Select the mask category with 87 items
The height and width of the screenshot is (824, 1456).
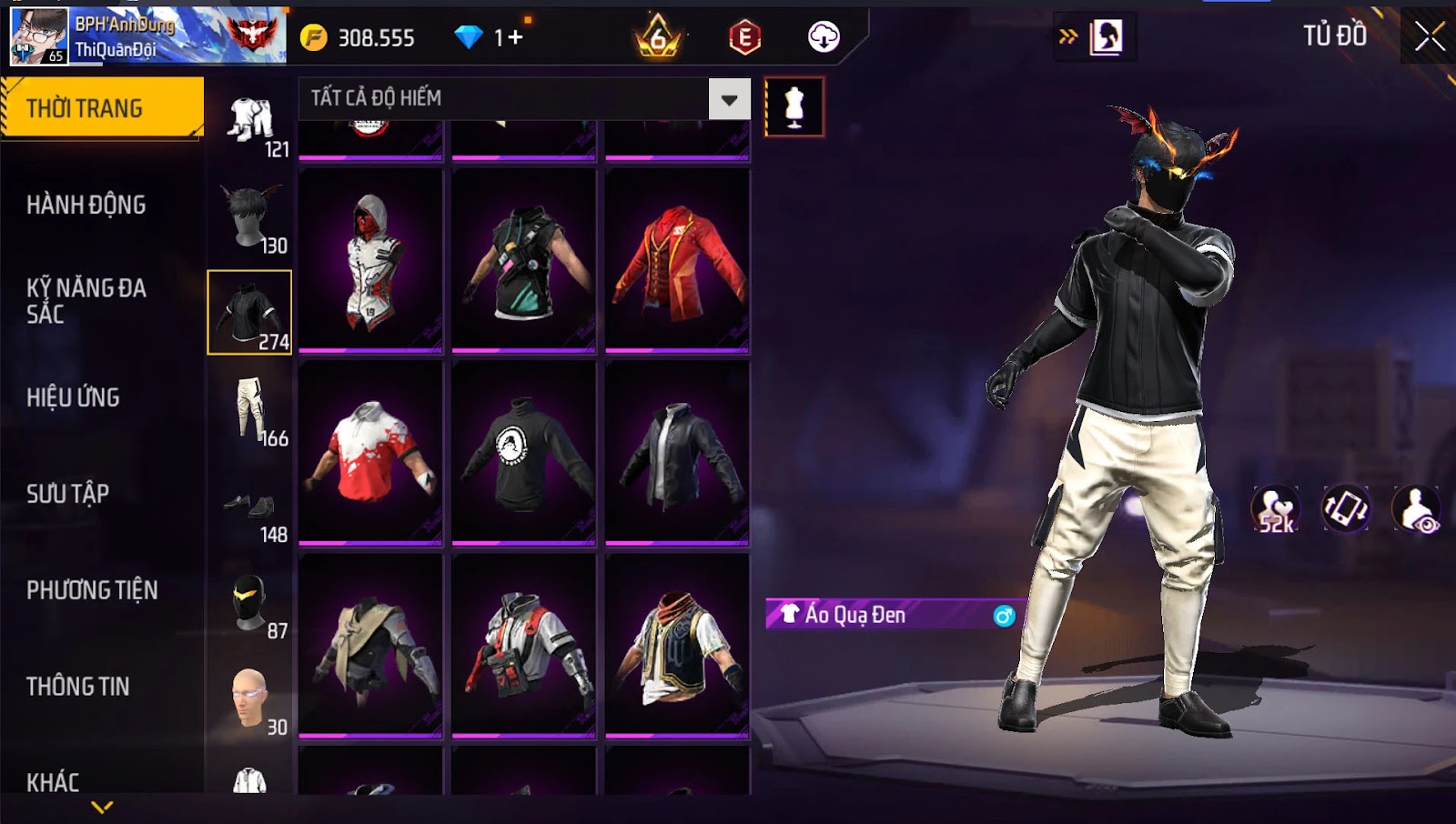click(x=250, y=603)
